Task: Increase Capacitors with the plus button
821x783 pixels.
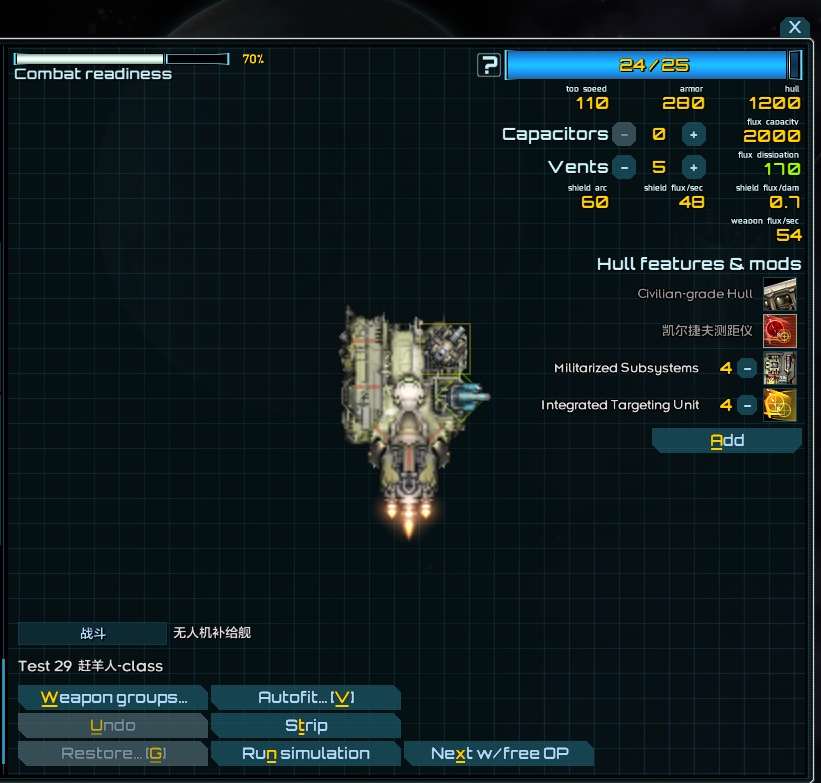Action: (693, 134)
